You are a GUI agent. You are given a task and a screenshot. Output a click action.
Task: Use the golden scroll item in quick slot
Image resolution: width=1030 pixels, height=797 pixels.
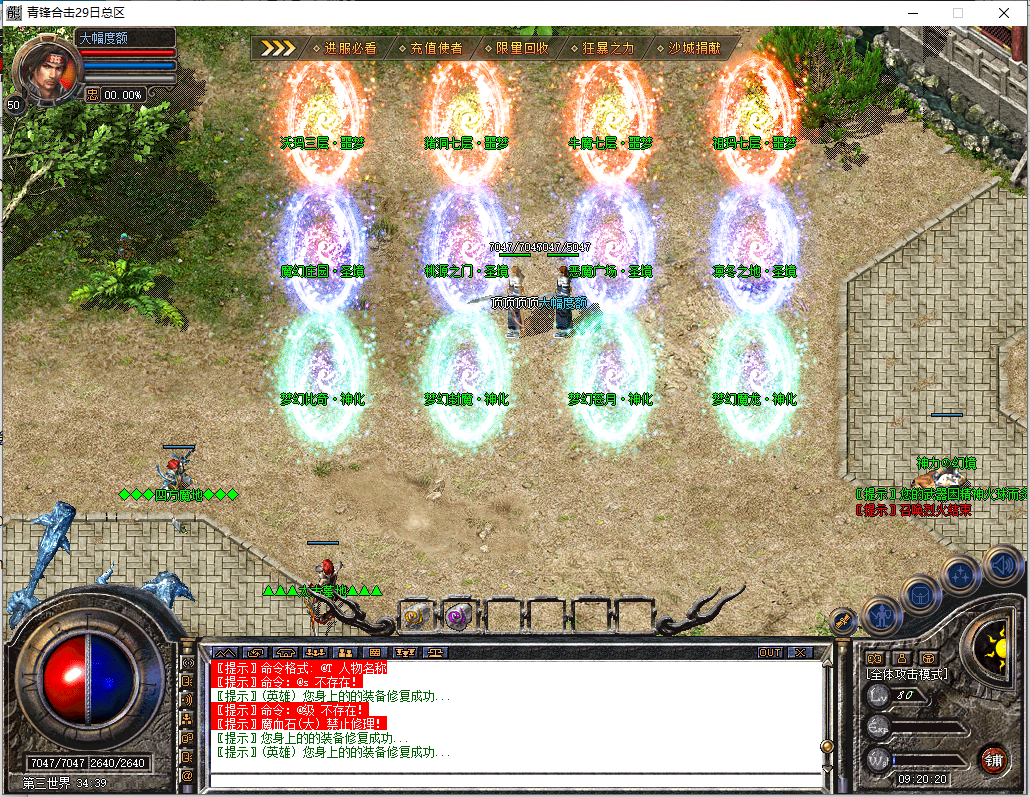point(416,615)
